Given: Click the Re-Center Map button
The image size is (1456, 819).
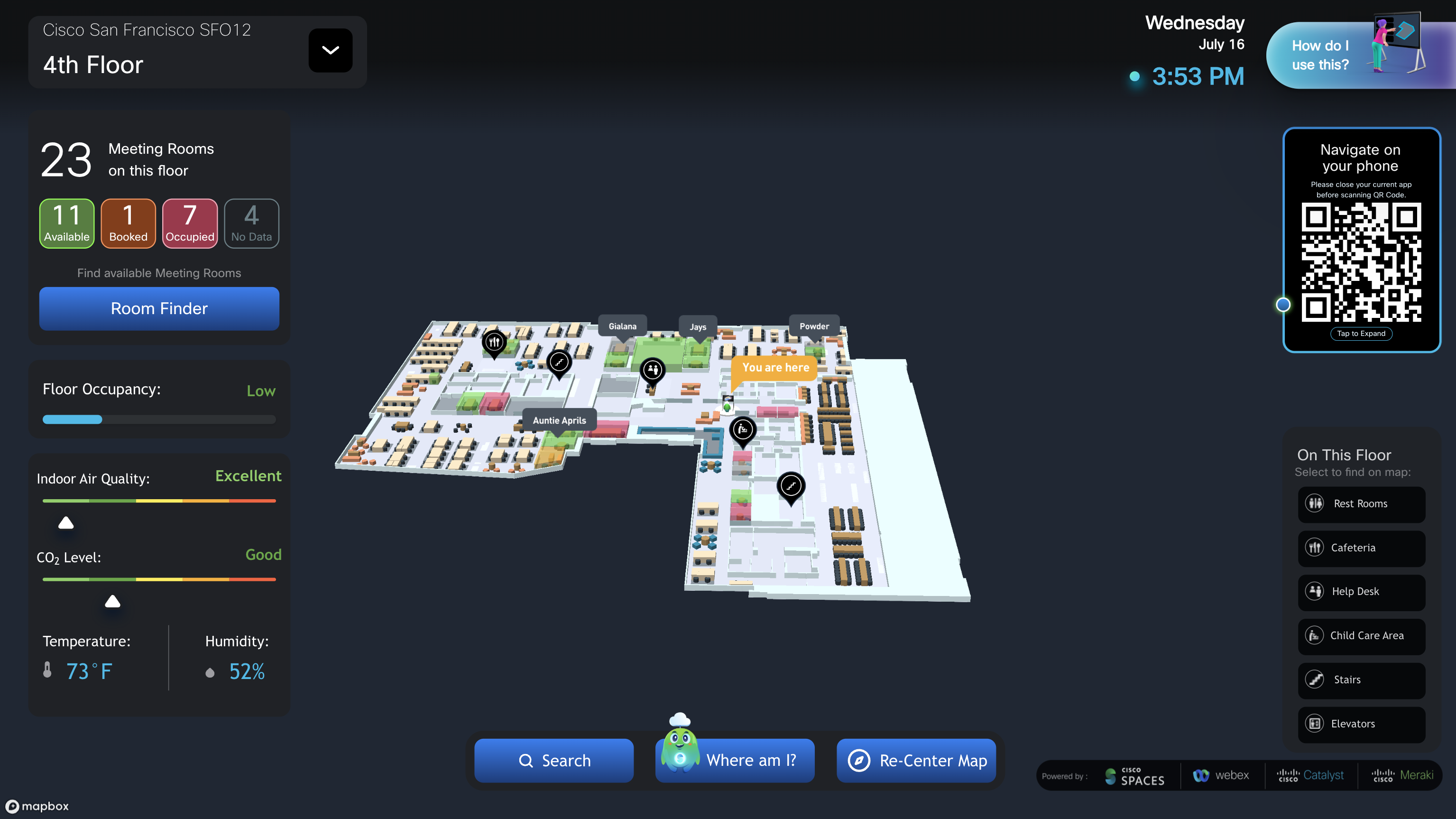Looking at the screenshot, I should coord(916,760).
